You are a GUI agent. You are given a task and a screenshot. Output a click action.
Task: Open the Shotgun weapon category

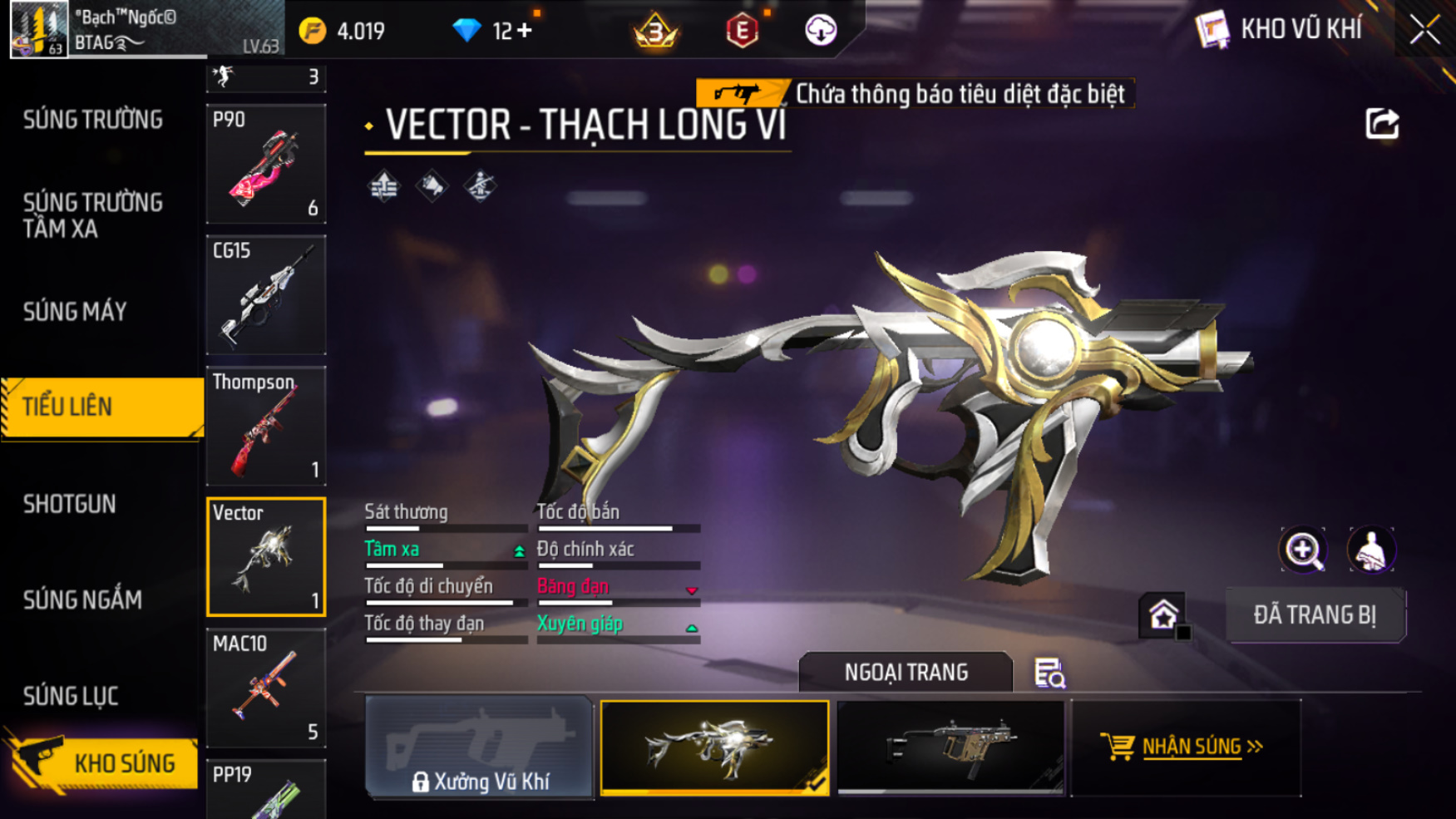coord(70,504)
